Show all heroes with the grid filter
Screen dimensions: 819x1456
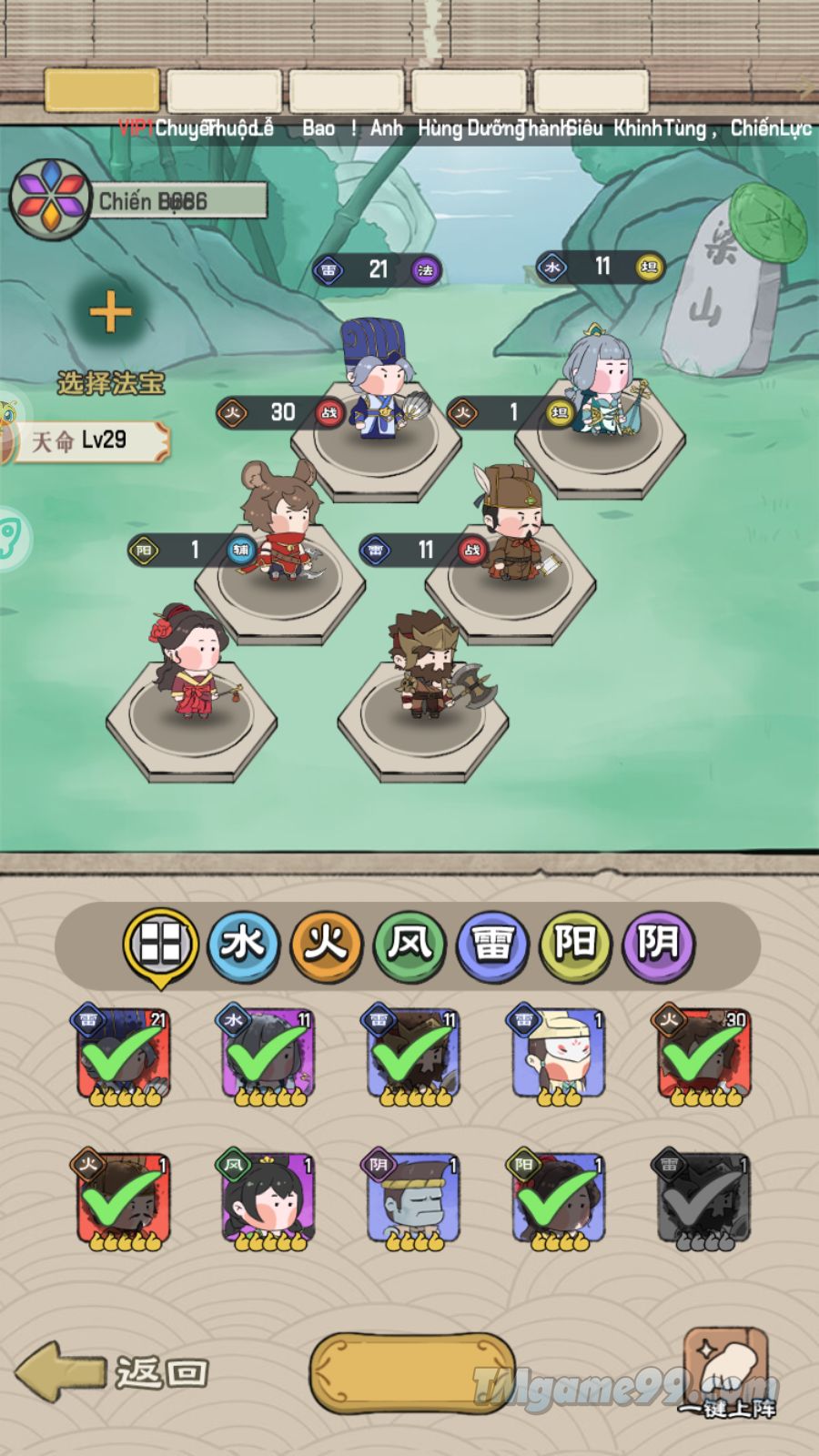(x=161, y=945)
